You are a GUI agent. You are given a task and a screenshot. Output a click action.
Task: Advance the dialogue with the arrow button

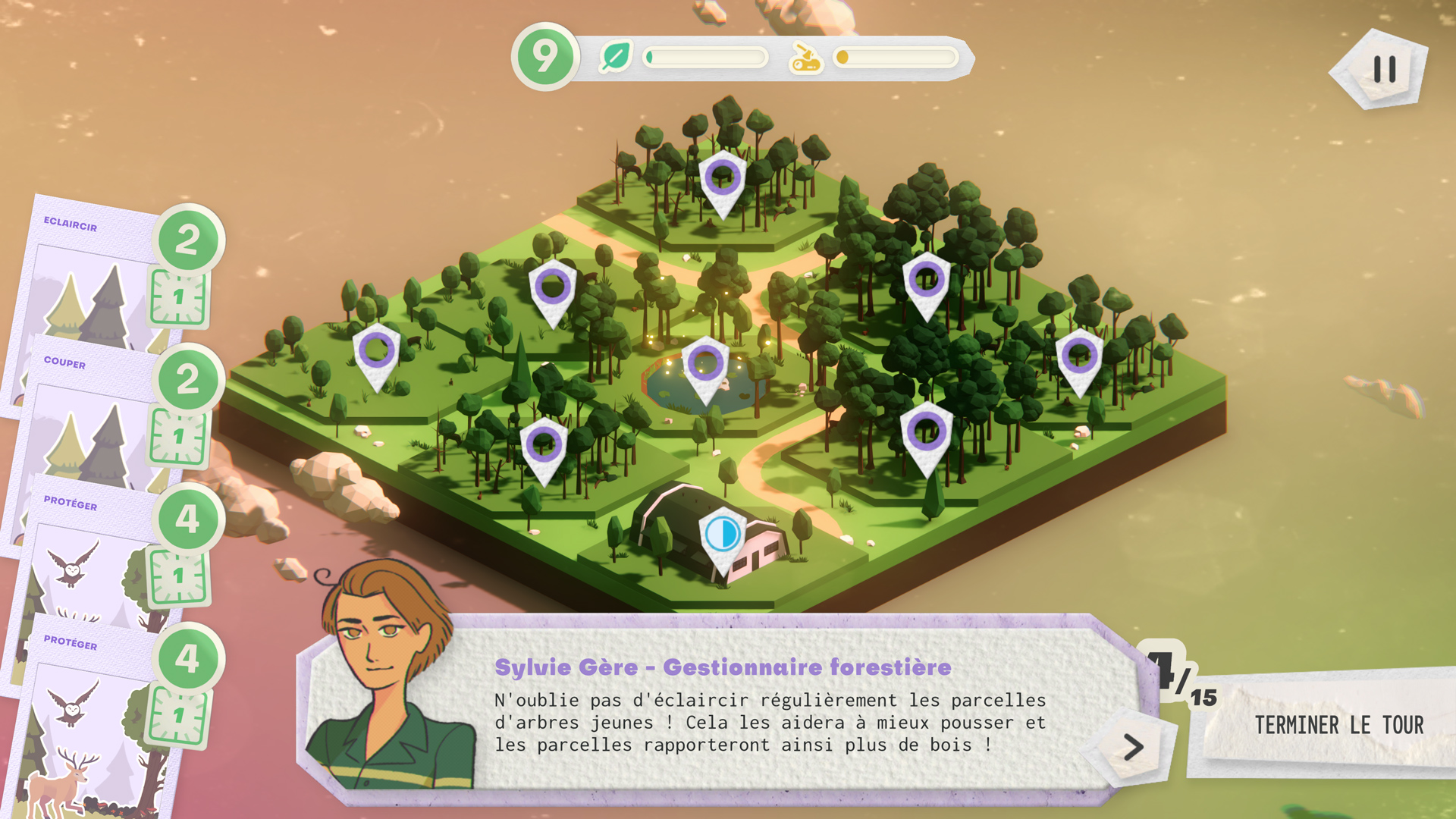click(1133, 748)
